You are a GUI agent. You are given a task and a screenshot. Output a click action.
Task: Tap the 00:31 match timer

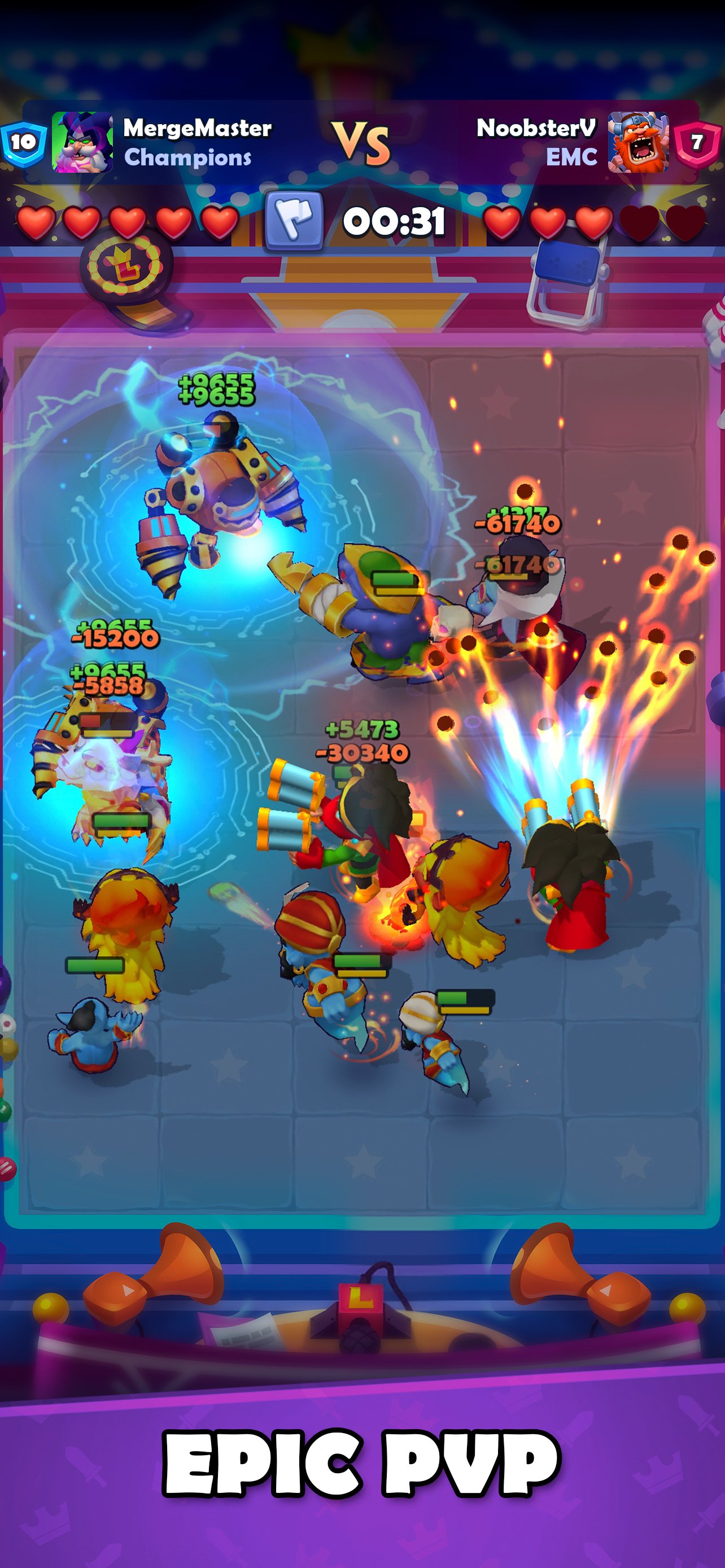pos(395,222)
